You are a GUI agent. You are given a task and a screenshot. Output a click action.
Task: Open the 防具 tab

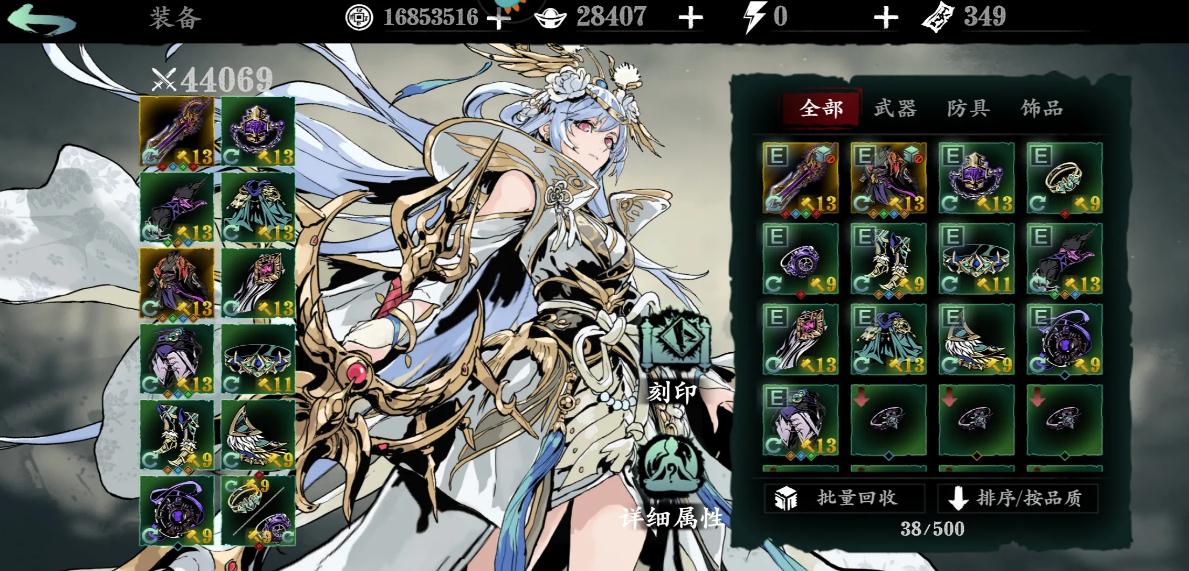click(x=967, y=108)
